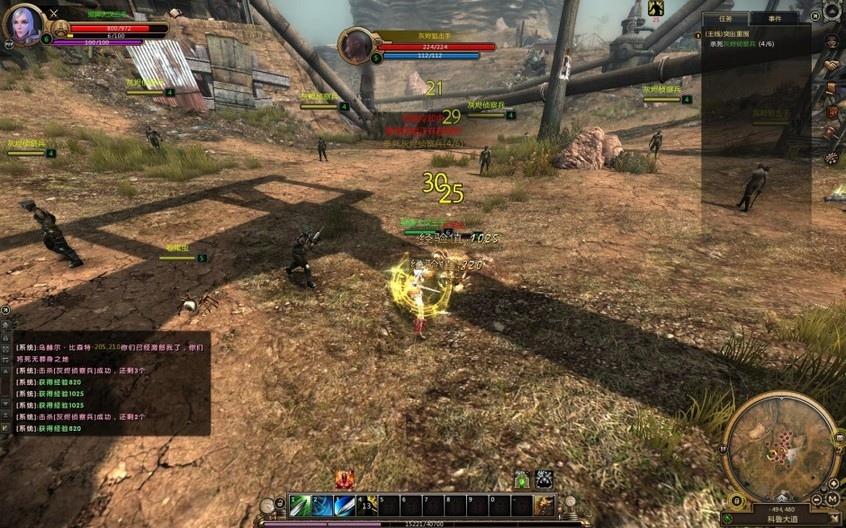Click the player character portrait
This screenshot has width=846, height=528.
coord(22,23)
